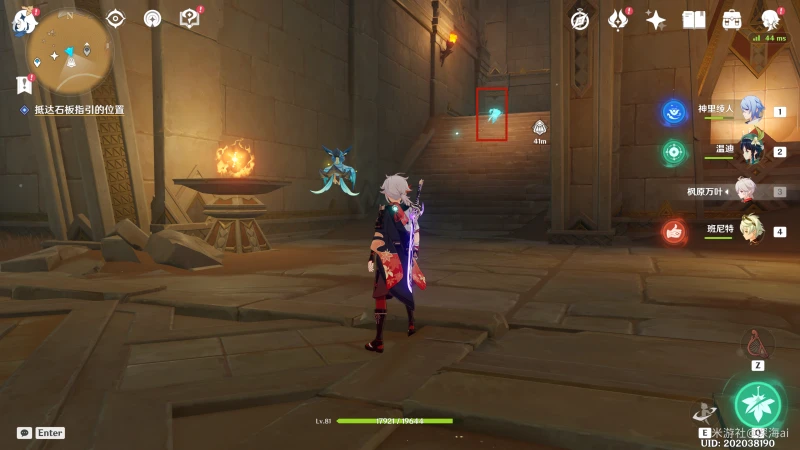Open the character screen icon
The image size is (800, 450).
click(x=770, y=20)
